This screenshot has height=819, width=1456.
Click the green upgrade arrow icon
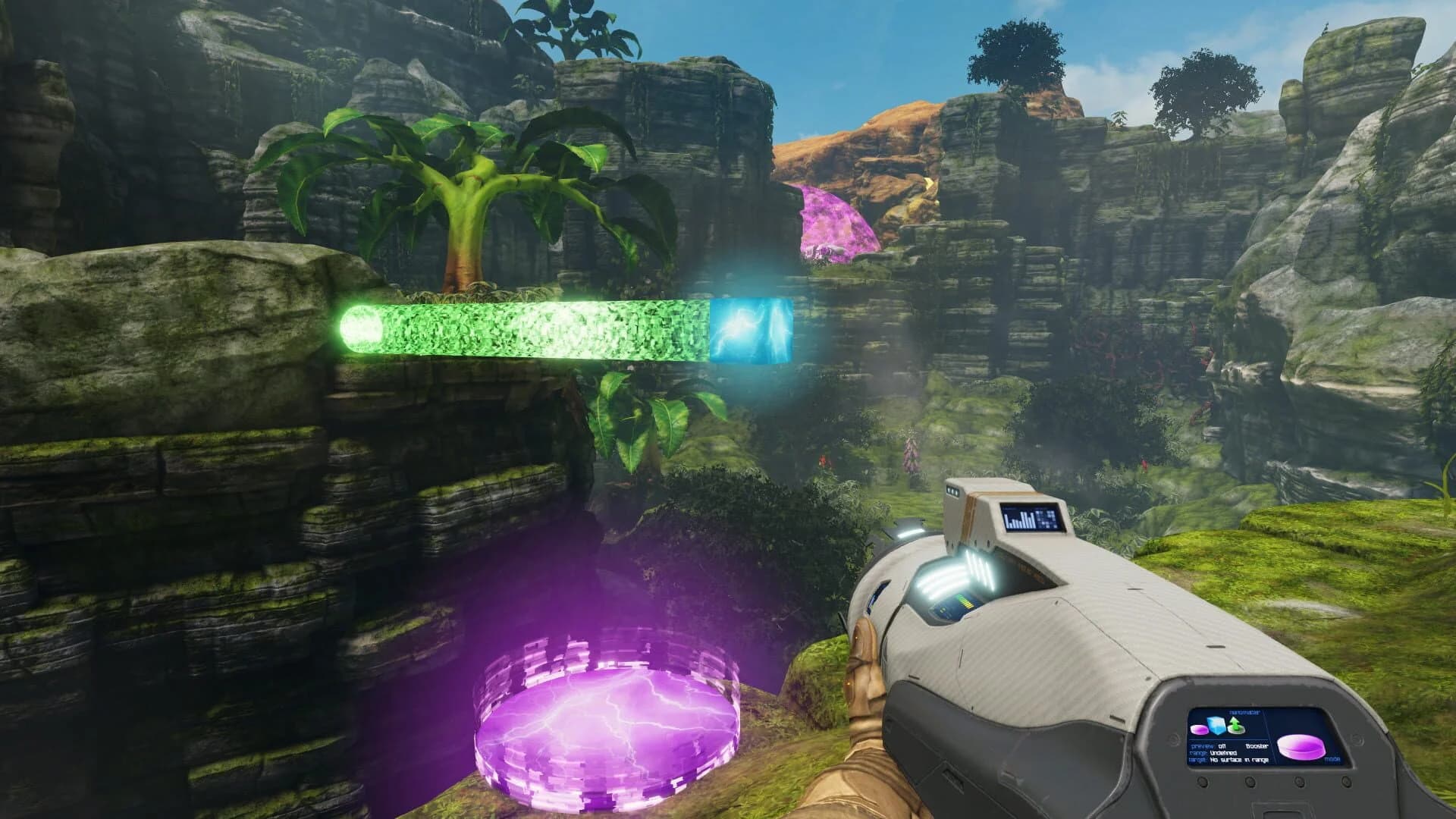point(1236,725)
